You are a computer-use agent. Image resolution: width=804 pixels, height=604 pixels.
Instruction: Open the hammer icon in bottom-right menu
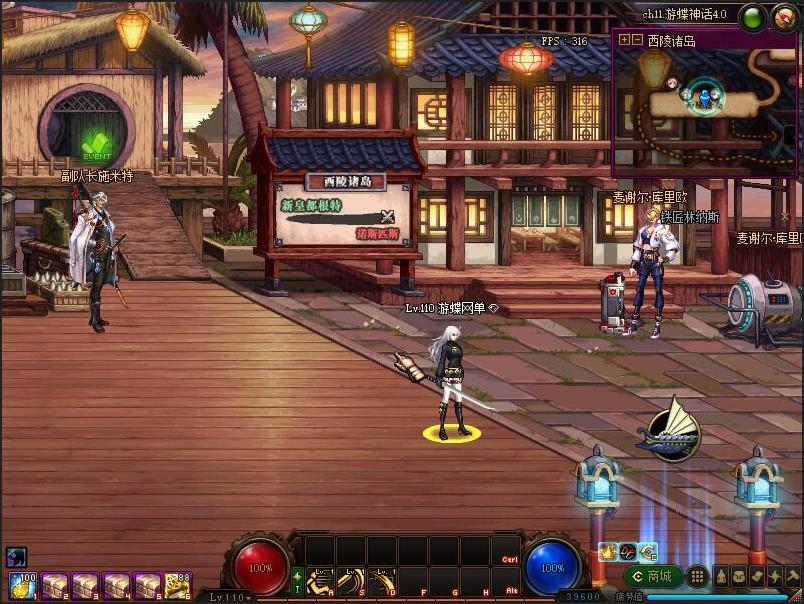(793, 576)
